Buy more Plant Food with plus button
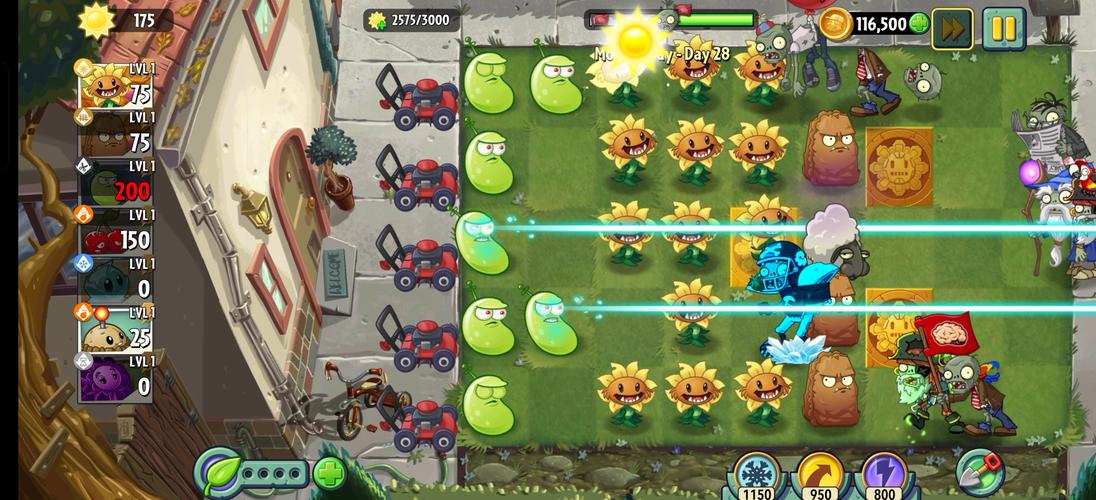Viewport: 1096px width, 500px height. pos(329,473)
